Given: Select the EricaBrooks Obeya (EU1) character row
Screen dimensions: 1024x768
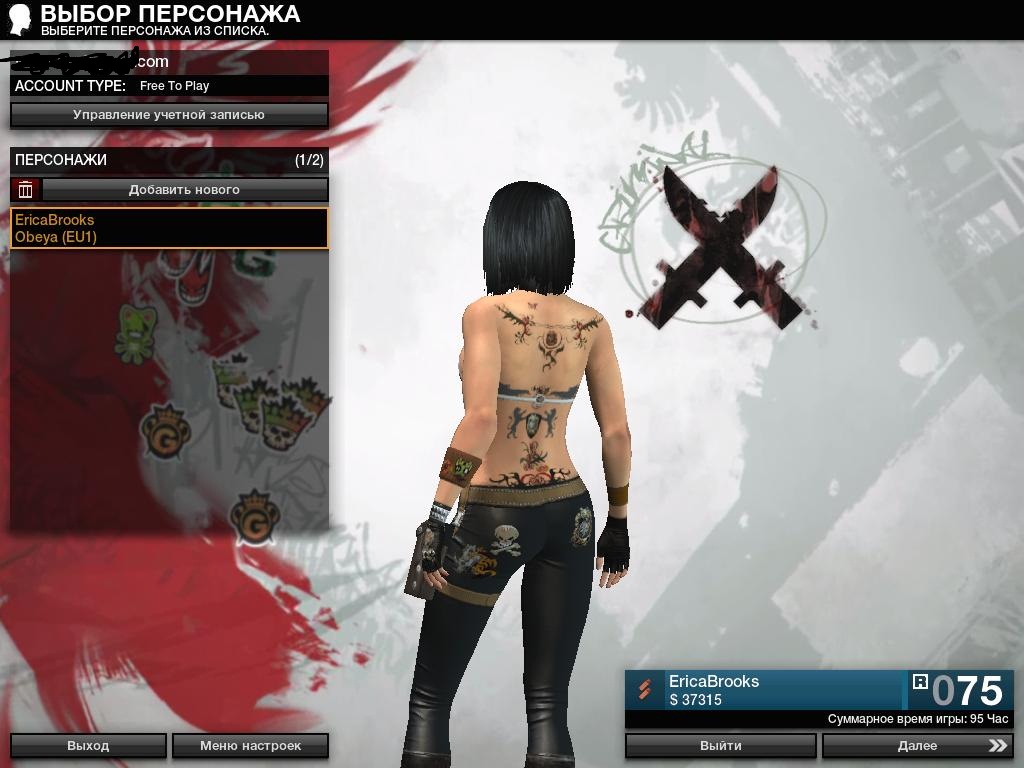Looking at the screenshot, I should [x=169, y=228].
